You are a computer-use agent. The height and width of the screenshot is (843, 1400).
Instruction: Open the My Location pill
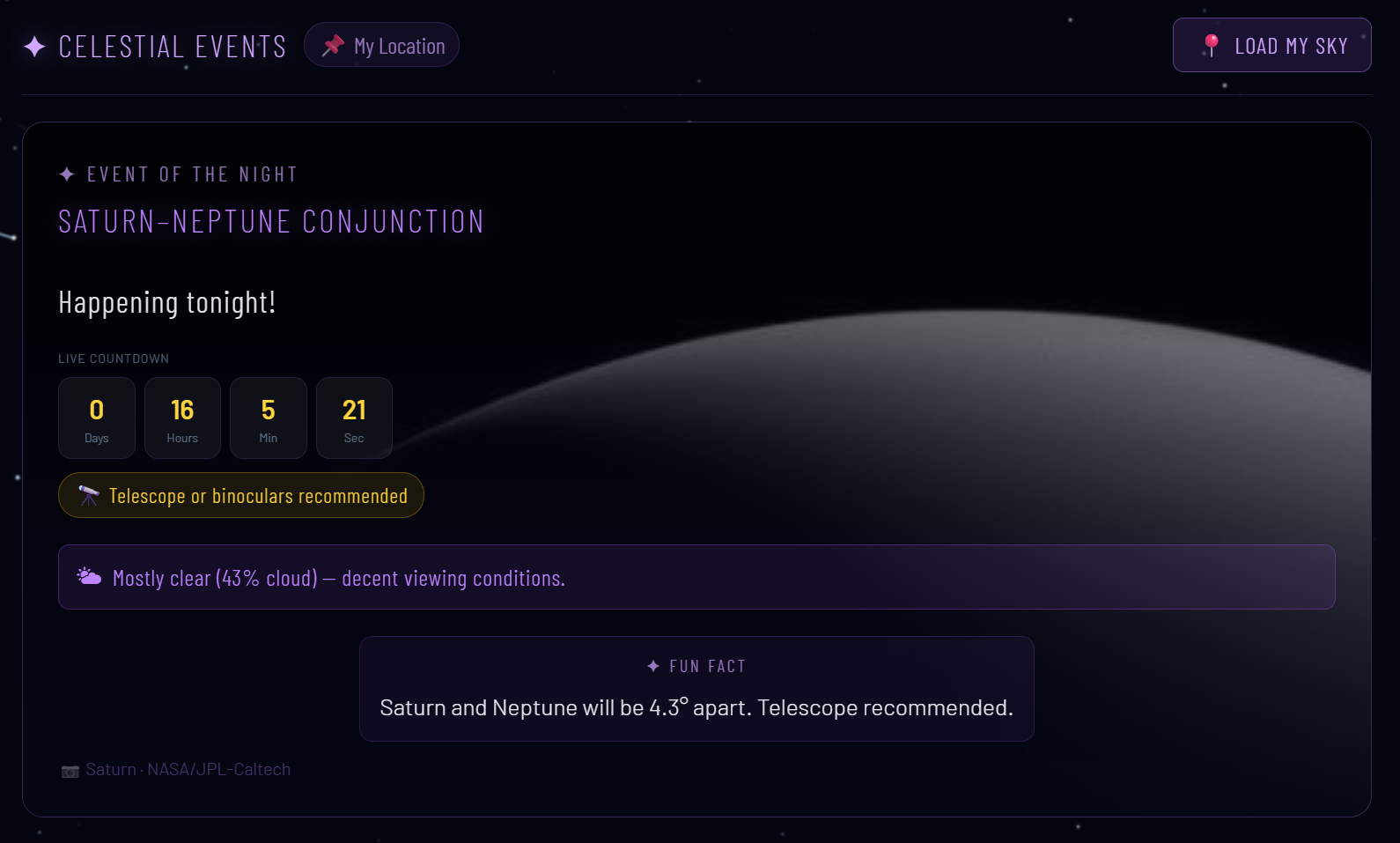[382, 46]
